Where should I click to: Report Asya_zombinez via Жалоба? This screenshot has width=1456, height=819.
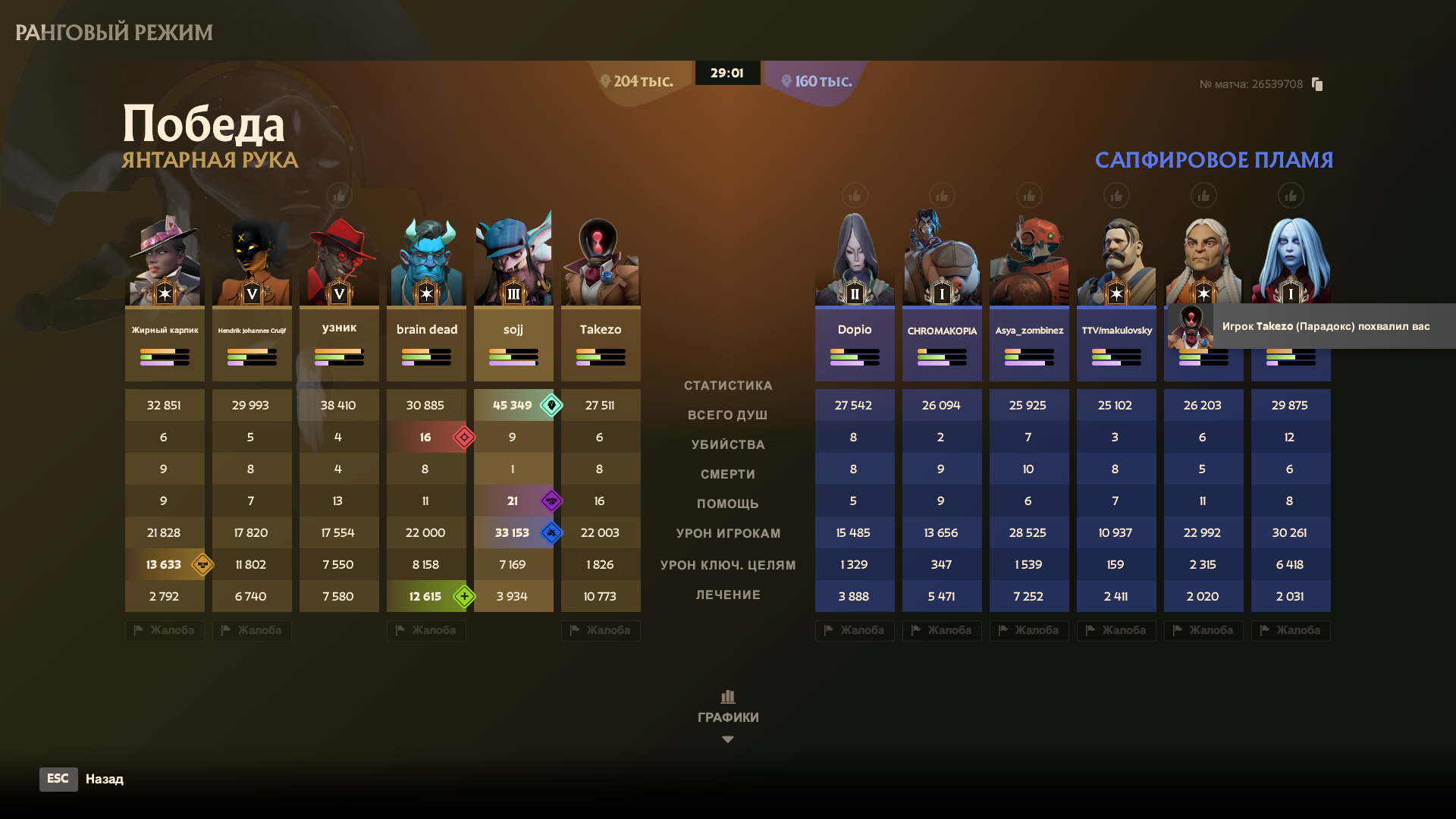coord(1029,630)
